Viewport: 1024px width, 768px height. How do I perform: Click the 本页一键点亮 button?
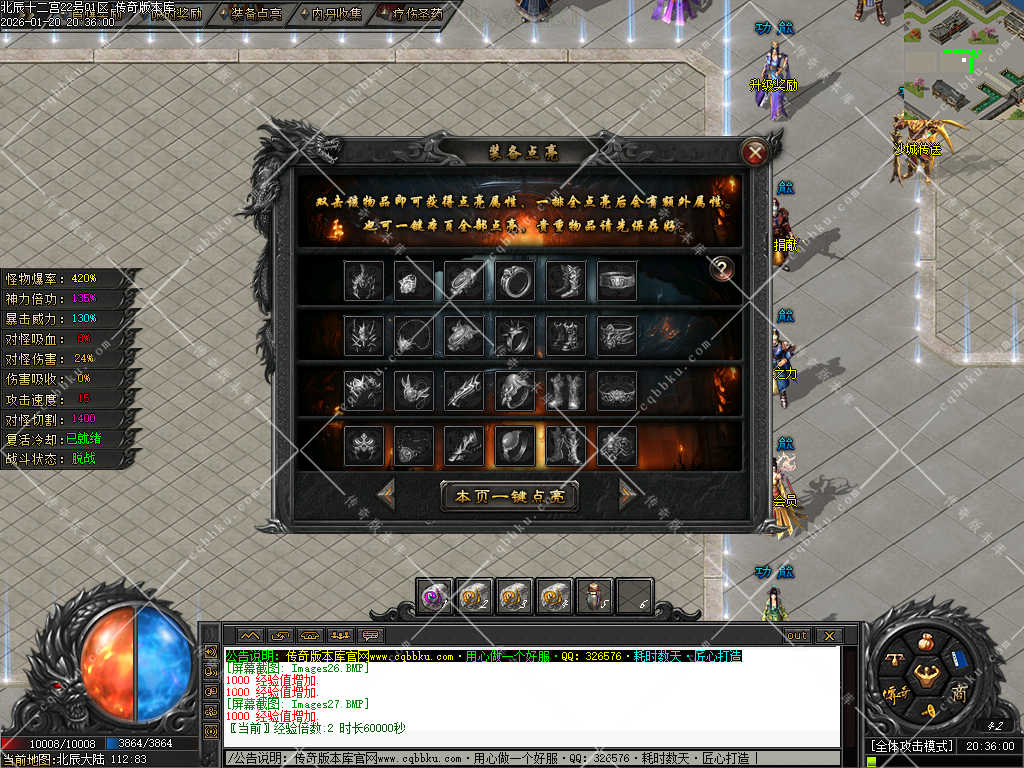(x=510, y=496)
